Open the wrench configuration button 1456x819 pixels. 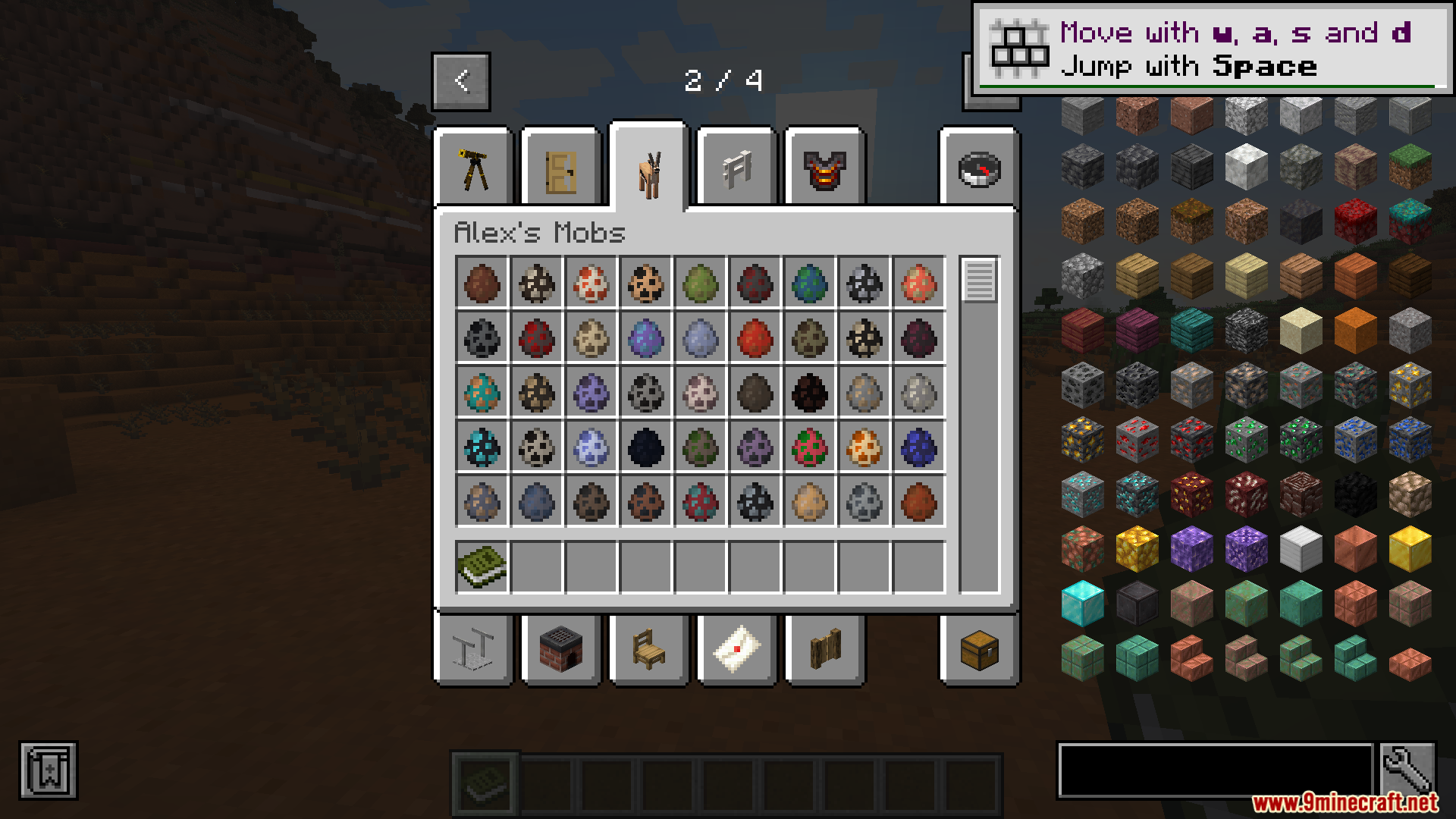[1407, 770]
